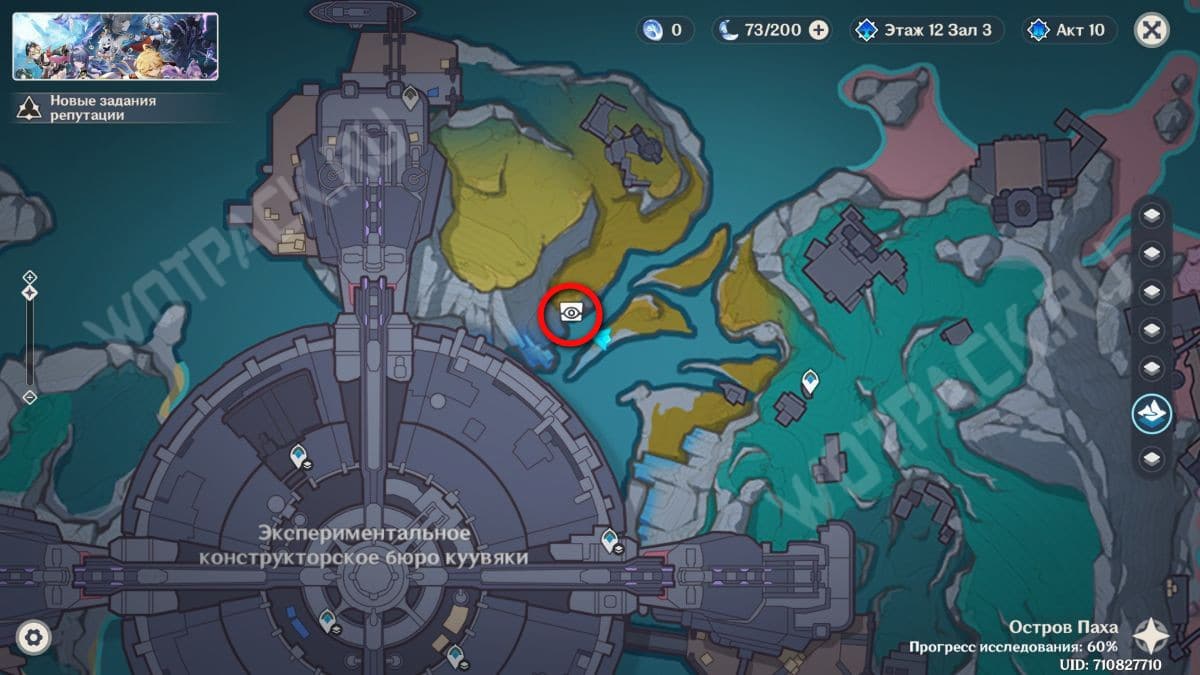Open the Spiral Abyss Этаж 12 Зал 3 indicator
The image size is (1200, 675).
926,30
